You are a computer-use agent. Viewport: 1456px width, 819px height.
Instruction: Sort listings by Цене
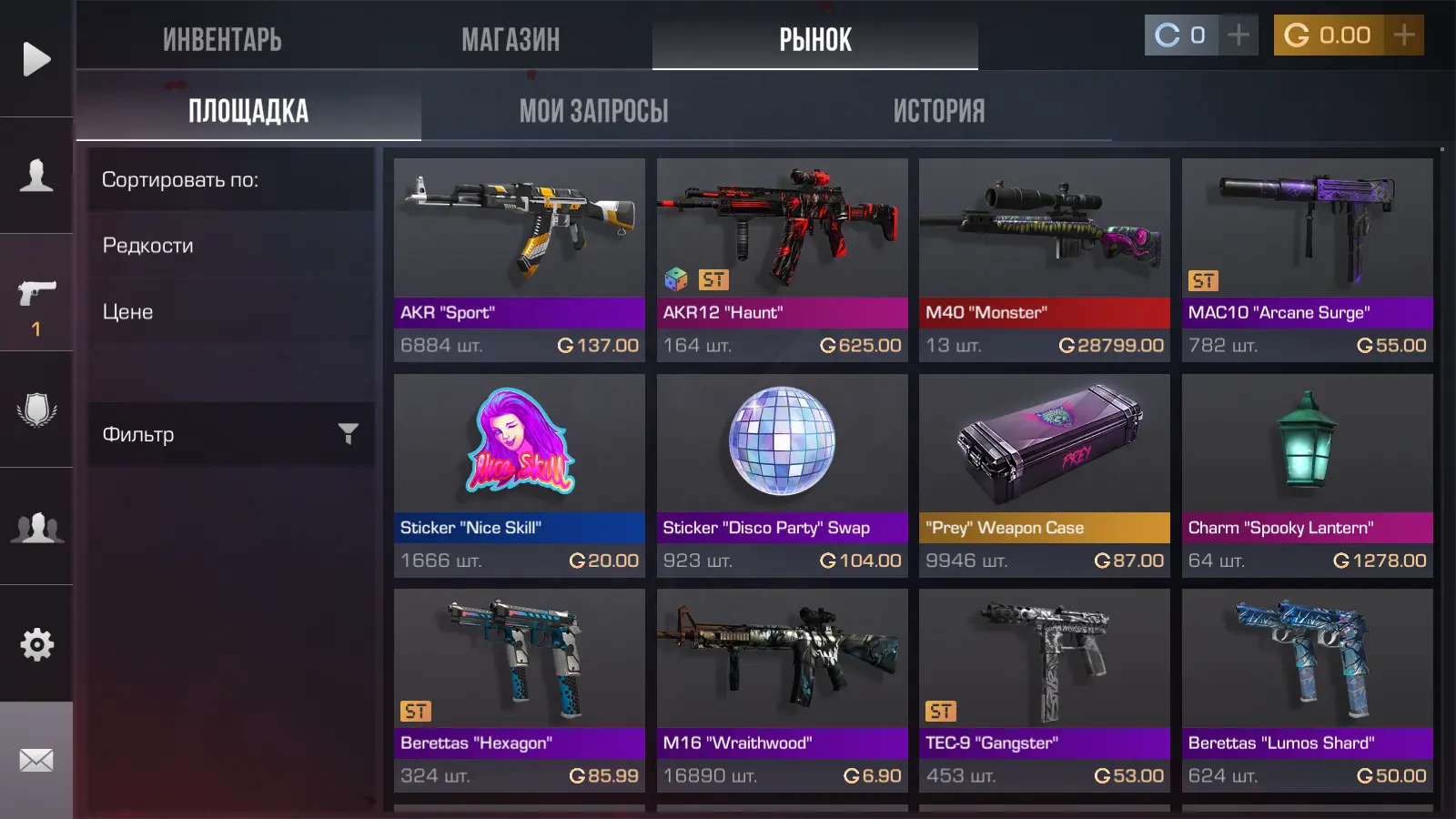[x=127, y=312]
